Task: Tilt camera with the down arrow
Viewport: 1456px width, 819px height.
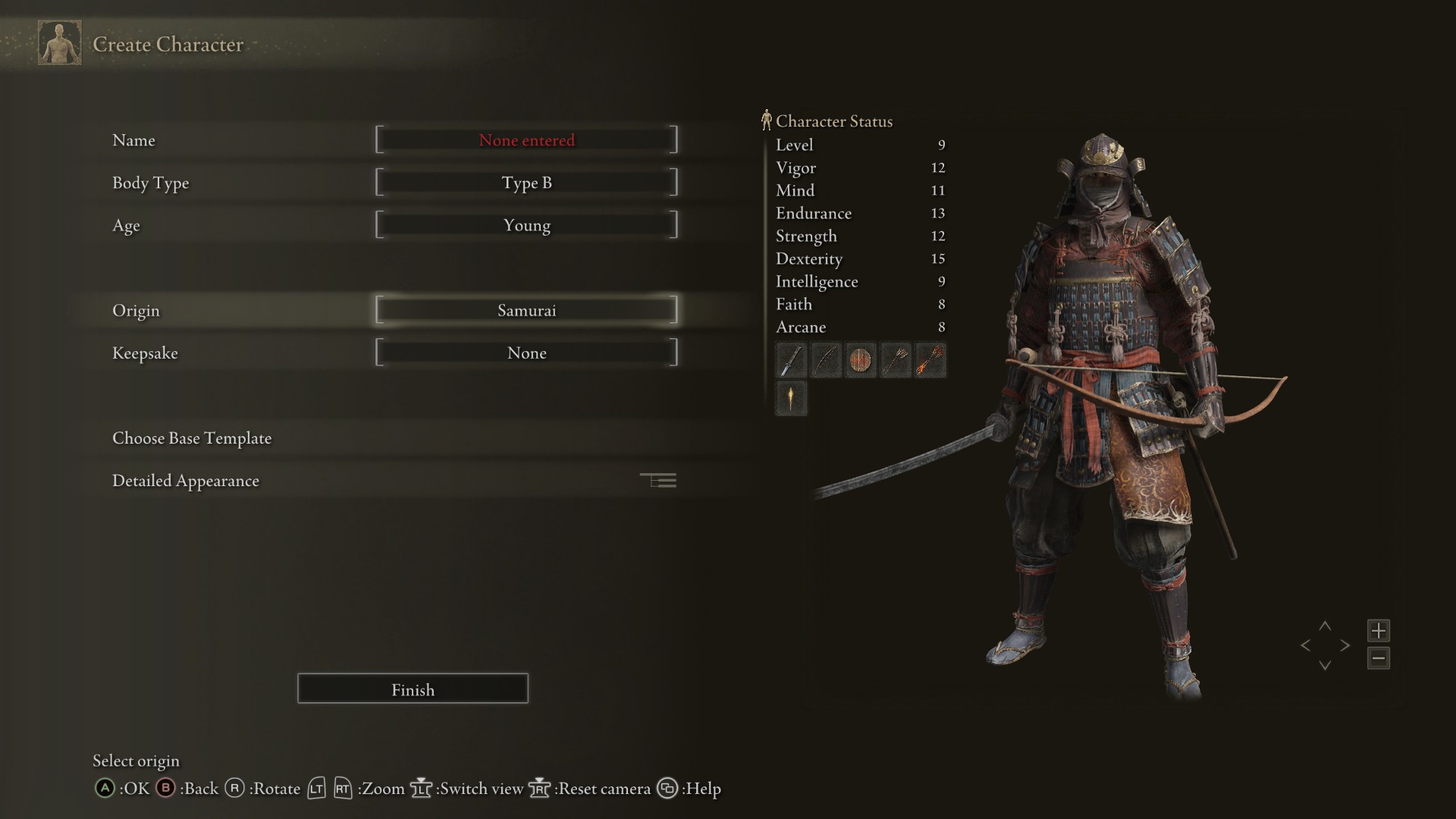Action: click(x=1325, y=666)
